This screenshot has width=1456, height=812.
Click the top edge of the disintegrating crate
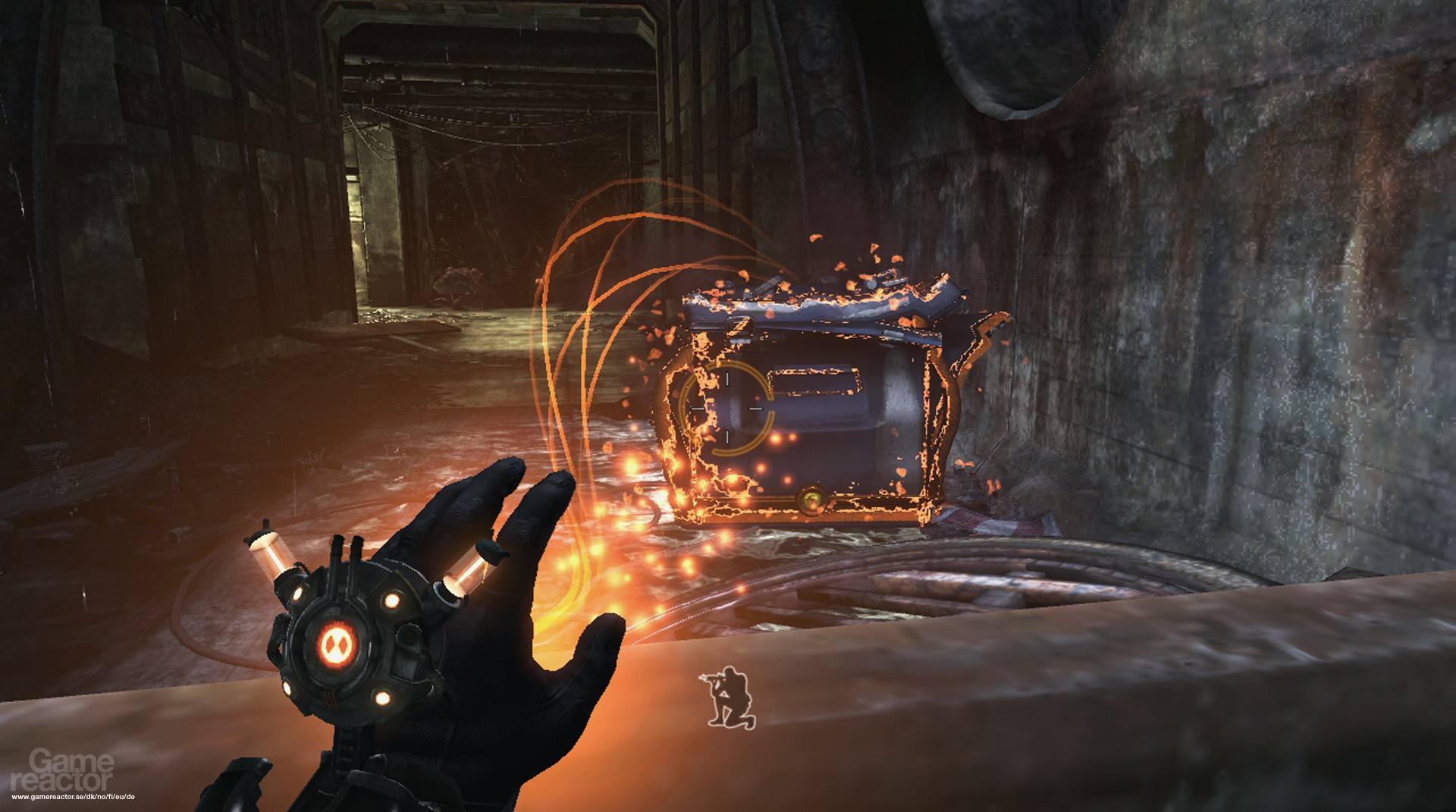(x=796, y=299)
